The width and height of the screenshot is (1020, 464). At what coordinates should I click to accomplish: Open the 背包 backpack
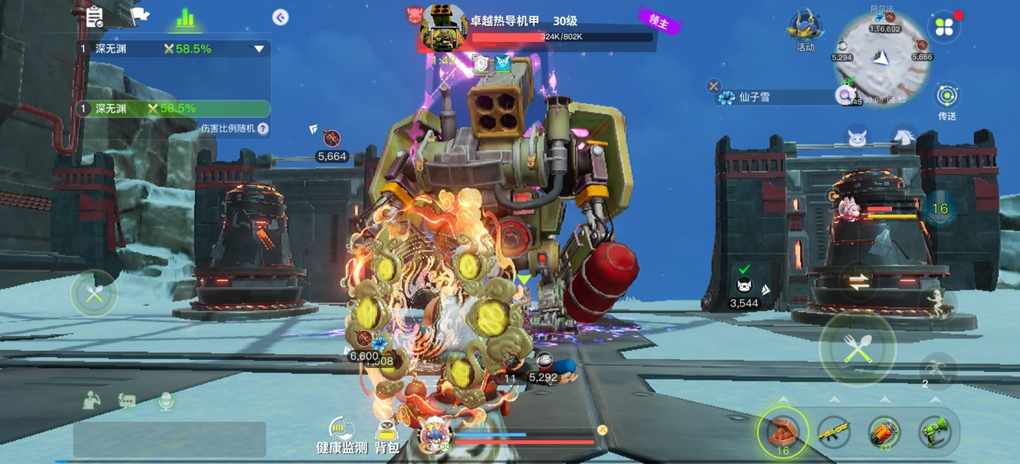[387, 432]
